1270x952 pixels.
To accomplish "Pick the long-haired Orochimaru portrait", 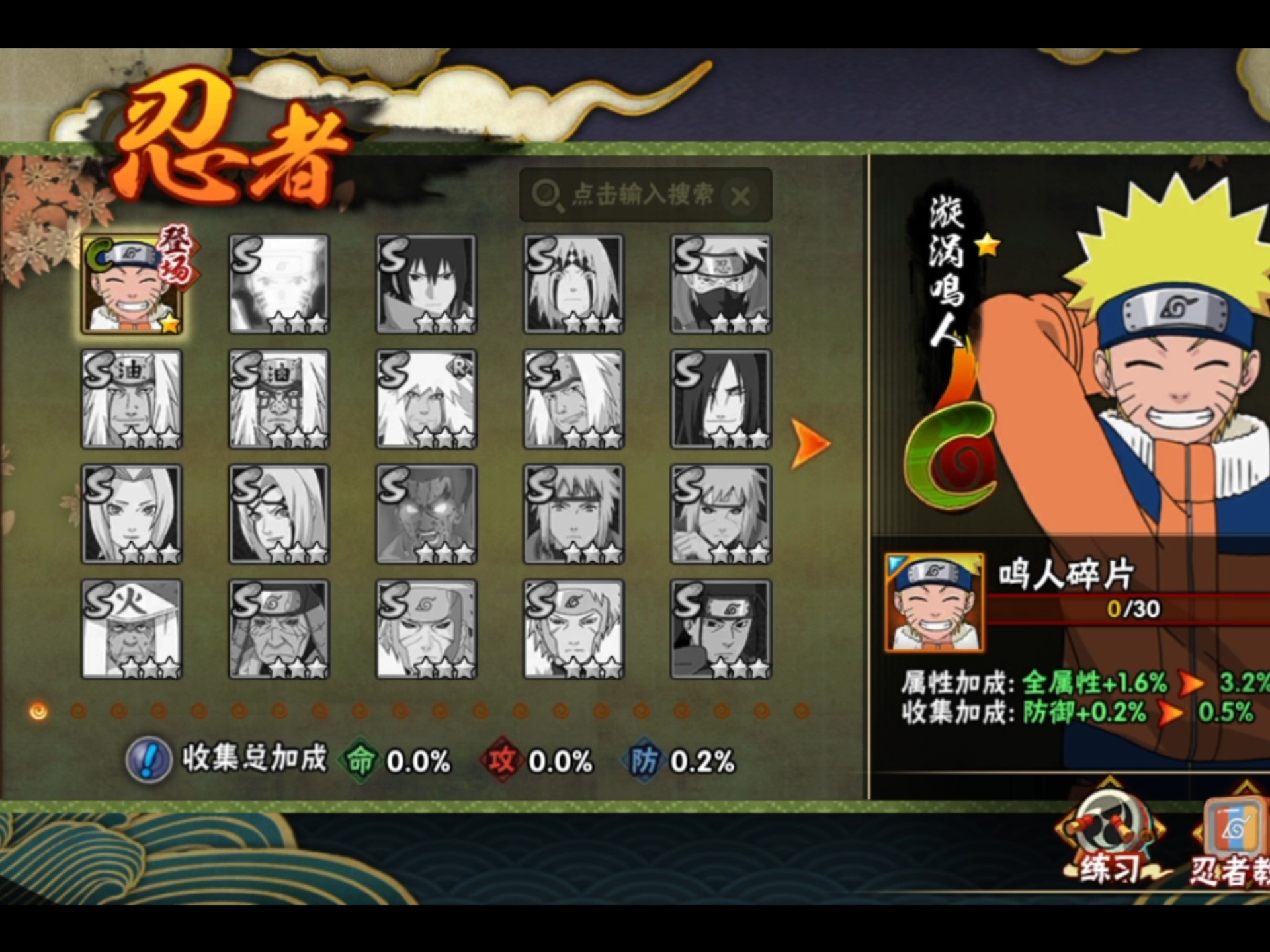I will pos(721,399).
